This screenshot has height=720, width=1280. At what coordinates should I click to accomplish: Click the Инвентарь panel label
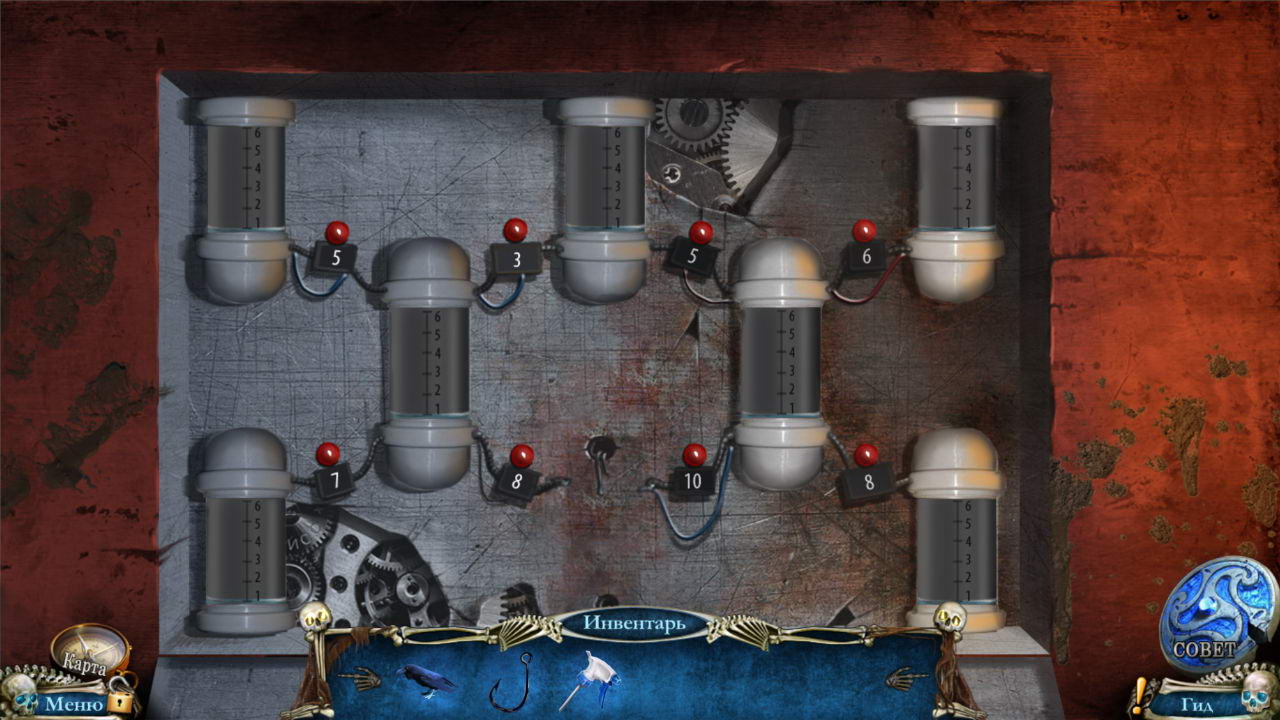coord(635,624)
